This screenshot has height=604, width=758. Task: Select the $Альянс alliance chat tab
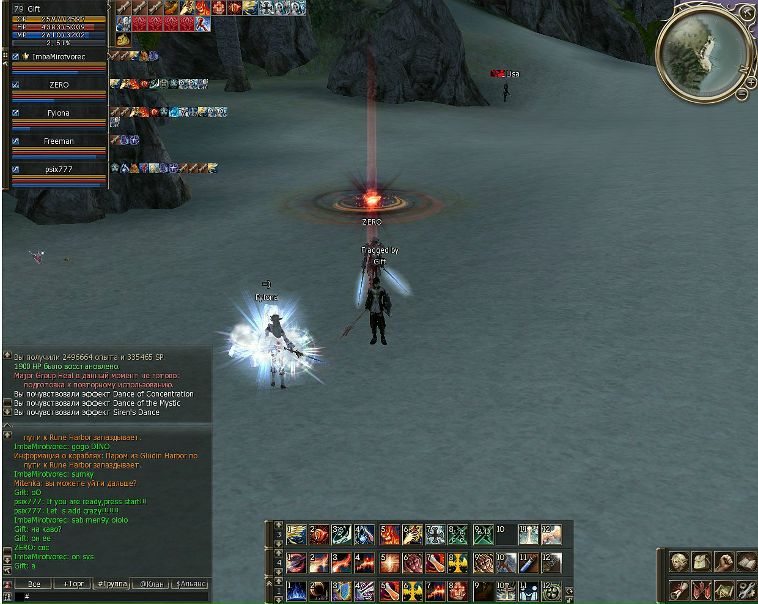[x=191, y=583]
